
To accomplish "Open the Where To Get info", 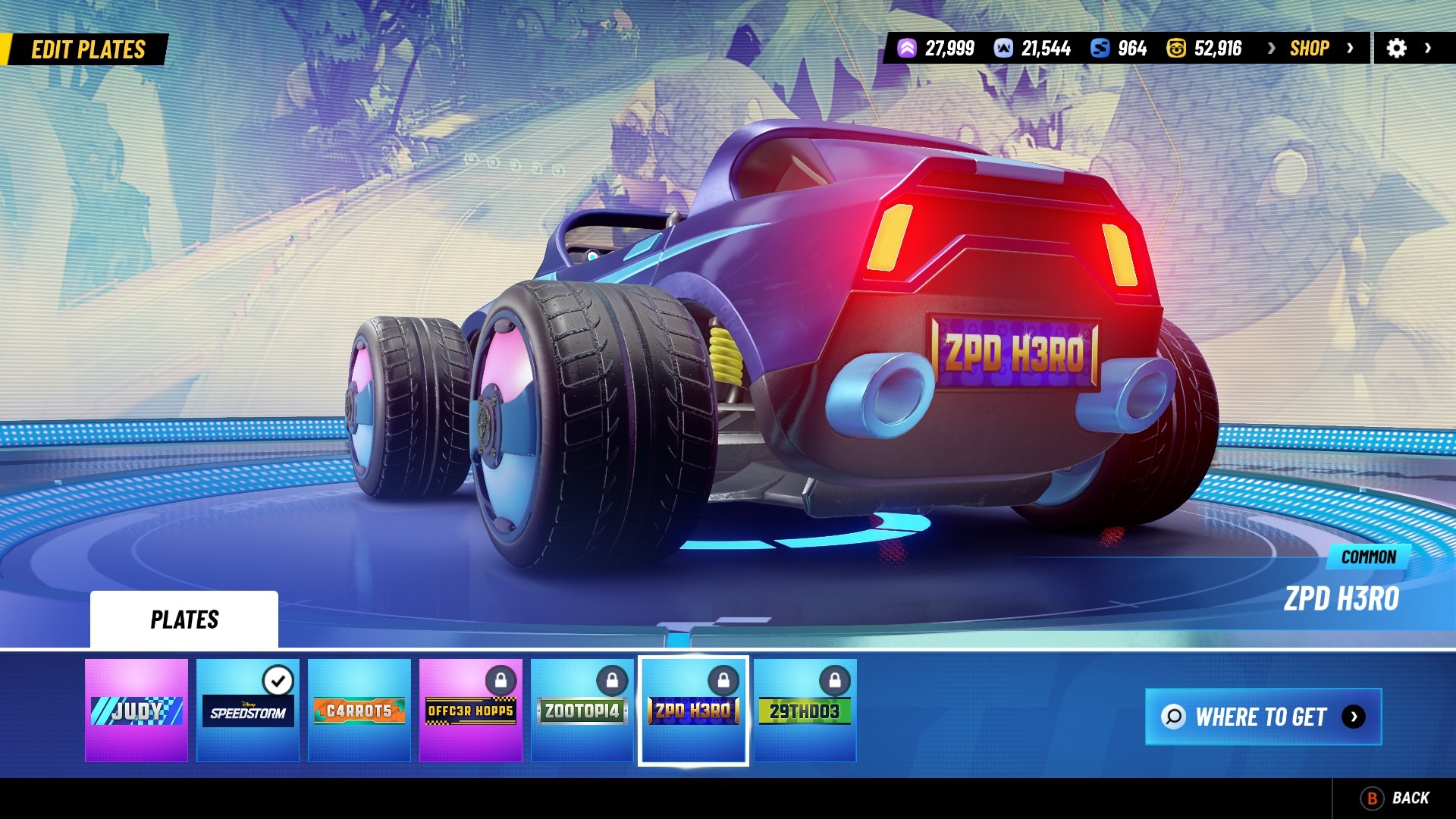I will pyautogui.click(x=1263, y=717).
